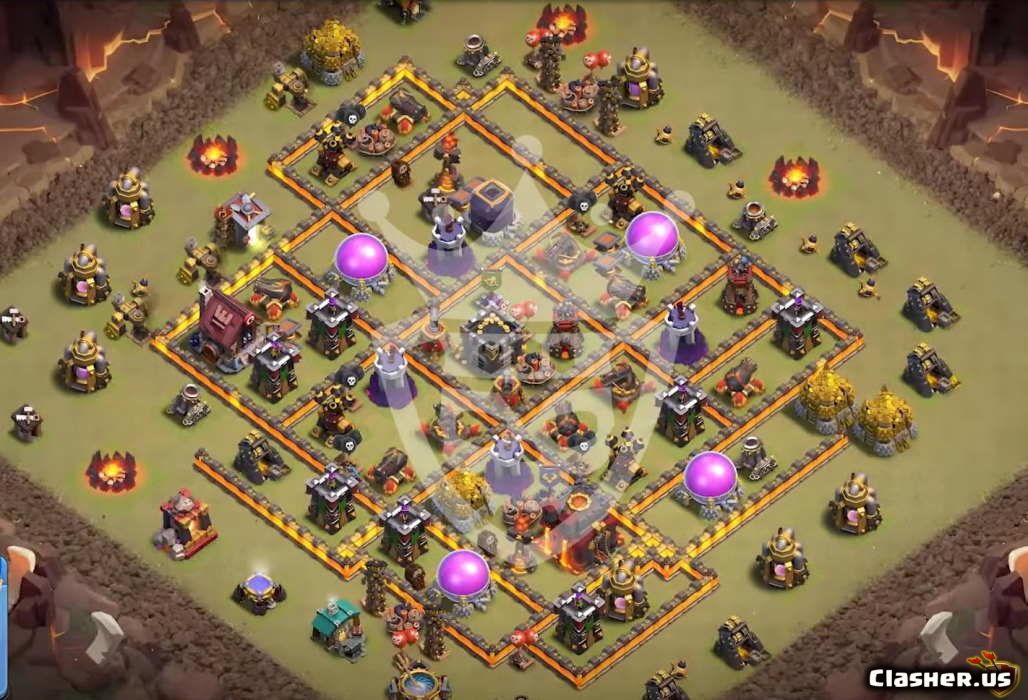Open the blue chat tab on the screen edge
This screenshot has width=1028, height=700.
coord(3,583)
